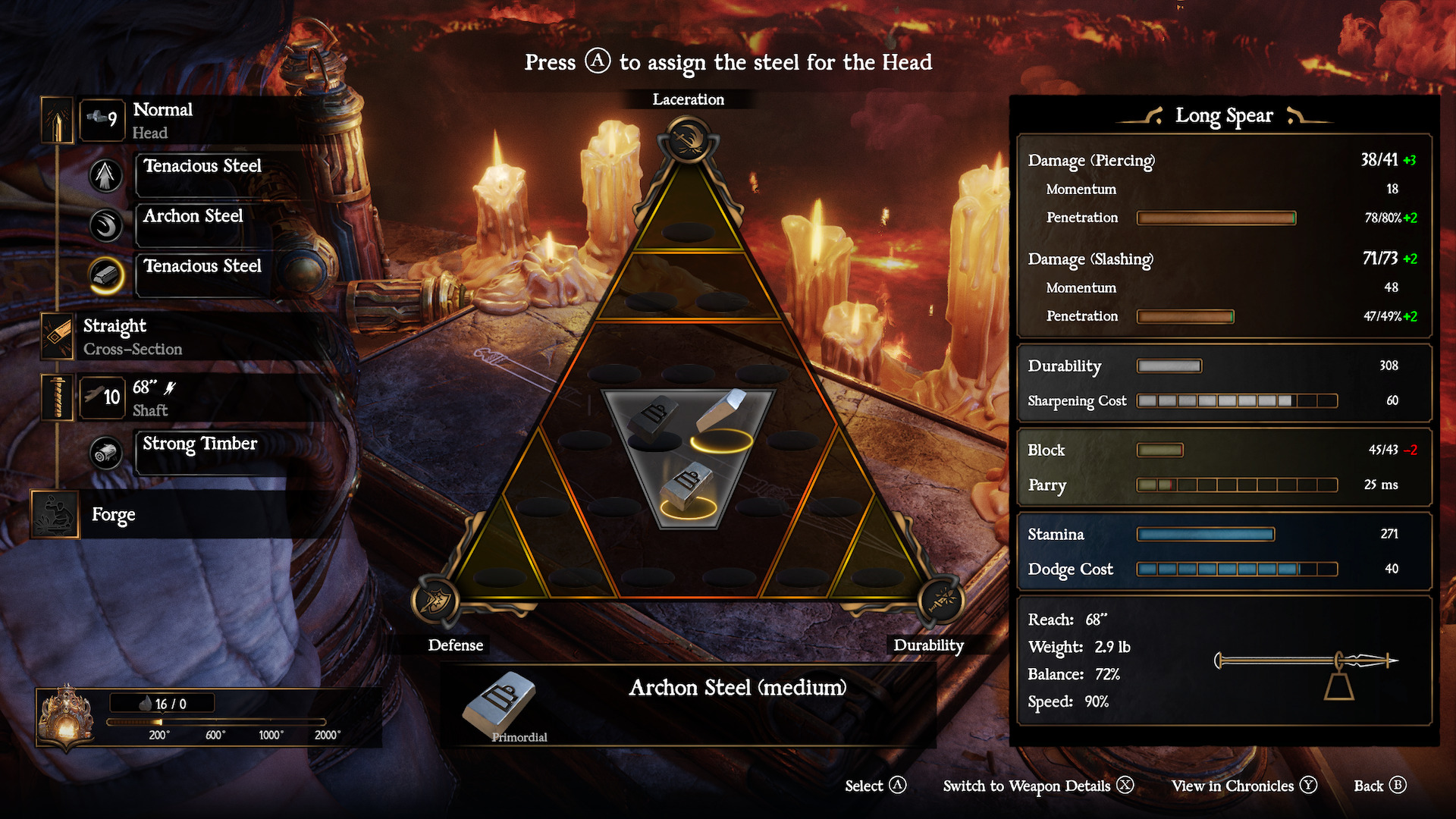Click the Defense shield emblem
Viewport: 1456px width, 819px height.
pyautogui.click(x=435, y=601)
